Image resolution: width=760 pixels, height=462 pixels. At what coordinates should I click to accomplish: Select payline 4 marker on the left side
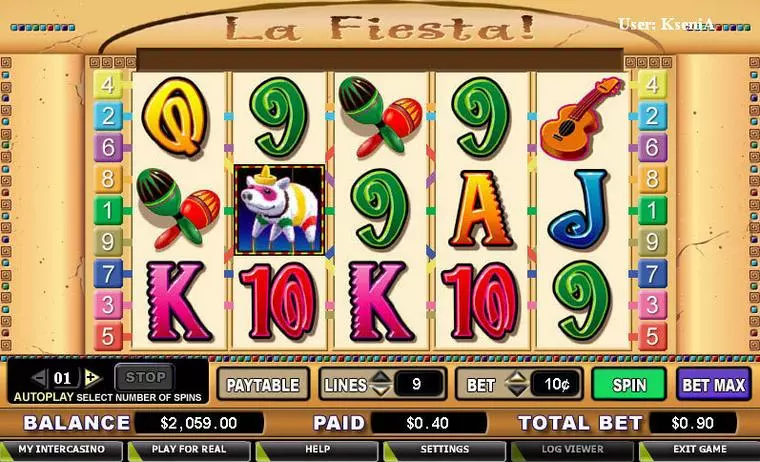[108, 83]
